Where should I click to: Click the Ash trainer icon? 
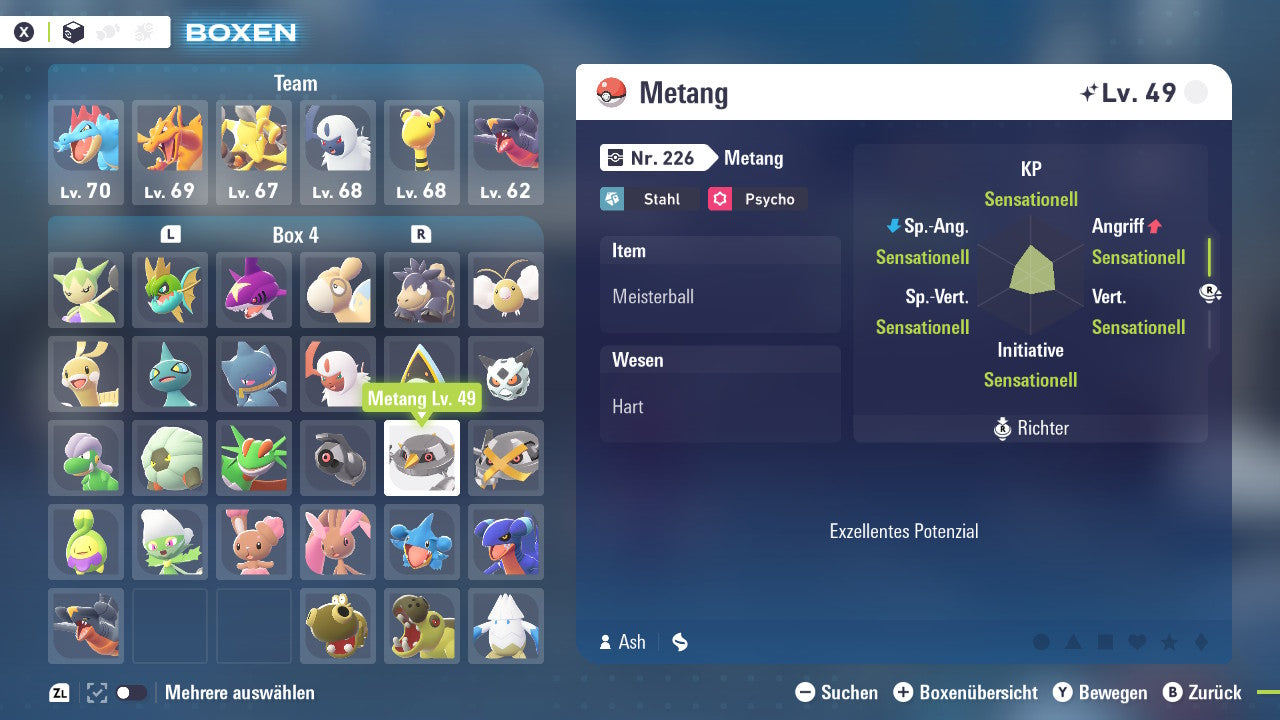[608, 642]
